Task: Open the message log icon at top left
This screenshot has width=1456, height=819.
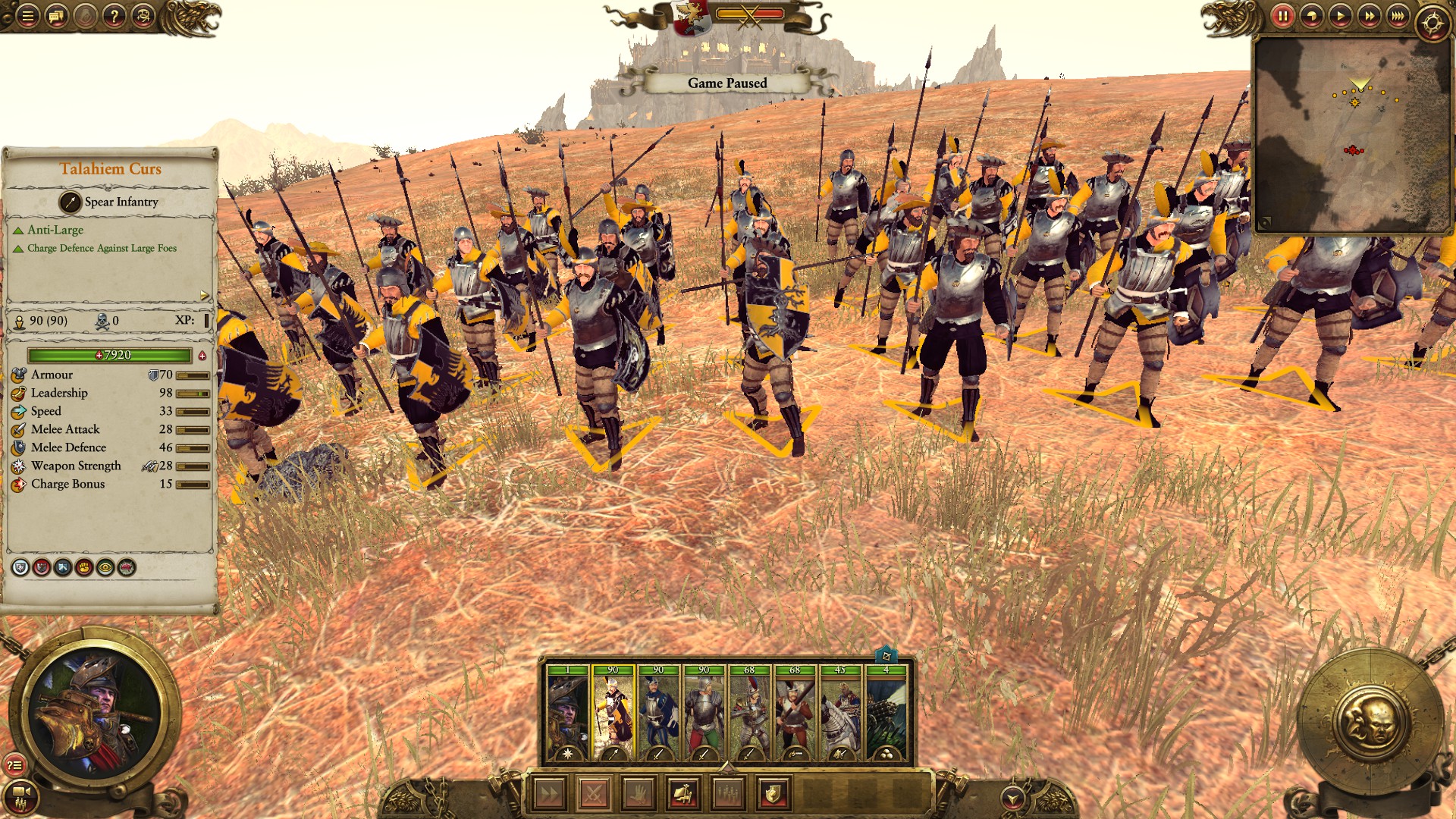Action: 55,17
